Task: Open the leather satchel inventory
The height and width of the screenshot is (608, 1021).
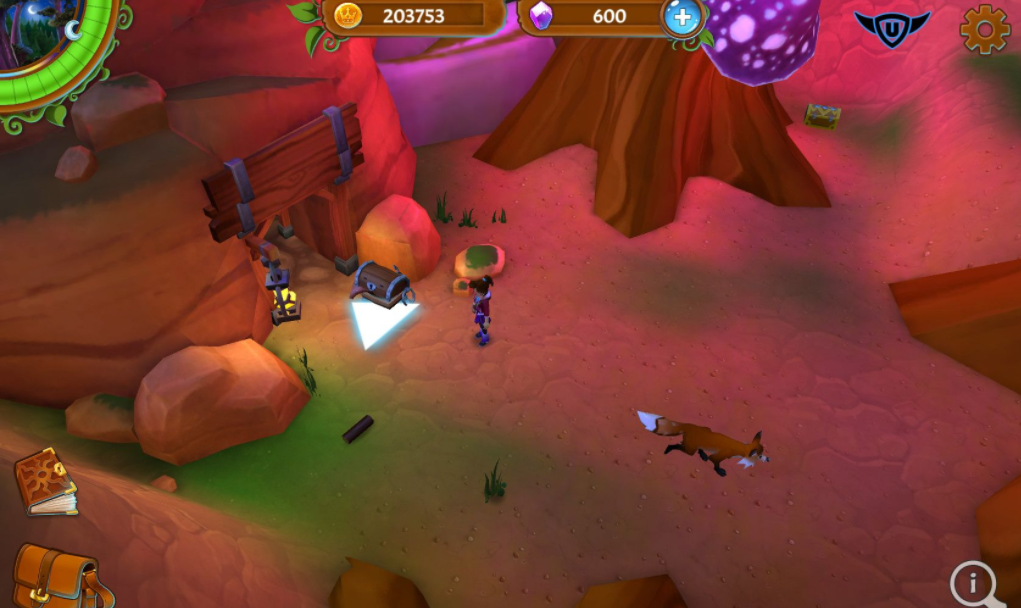Action: point(52,577)
